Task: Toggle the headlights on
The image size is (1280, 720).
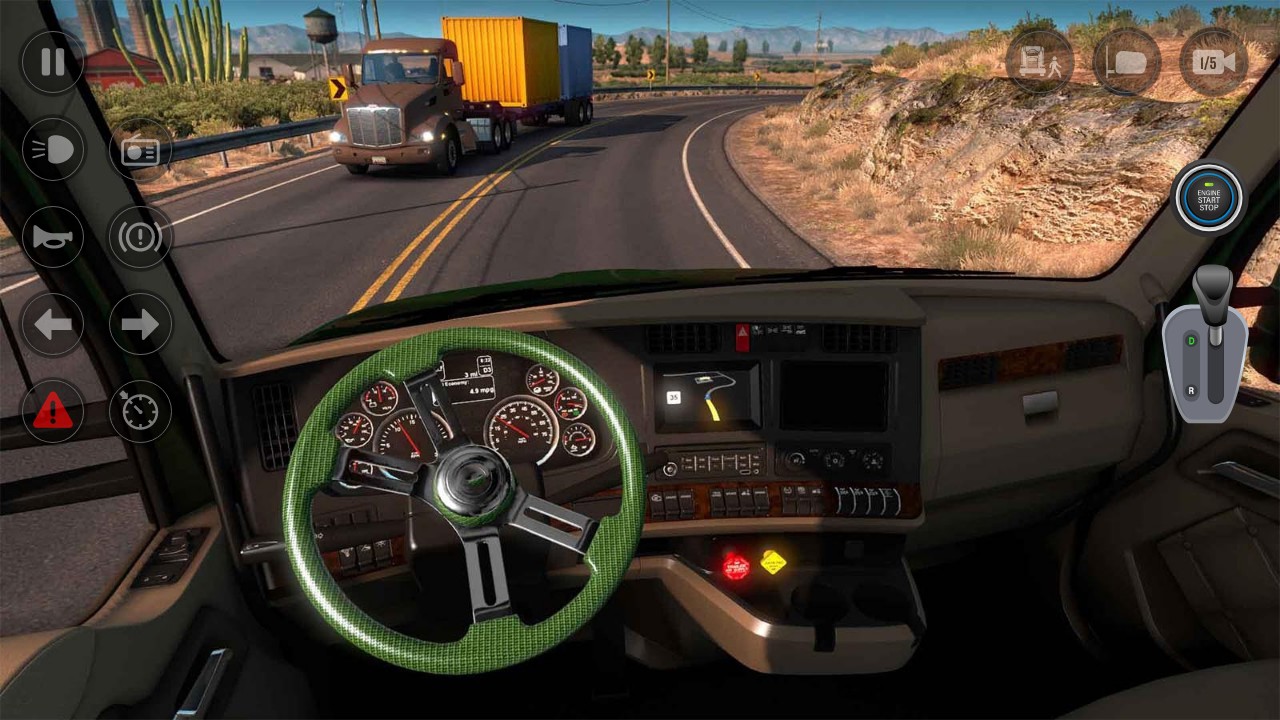Action: click(x=52, y=150)
